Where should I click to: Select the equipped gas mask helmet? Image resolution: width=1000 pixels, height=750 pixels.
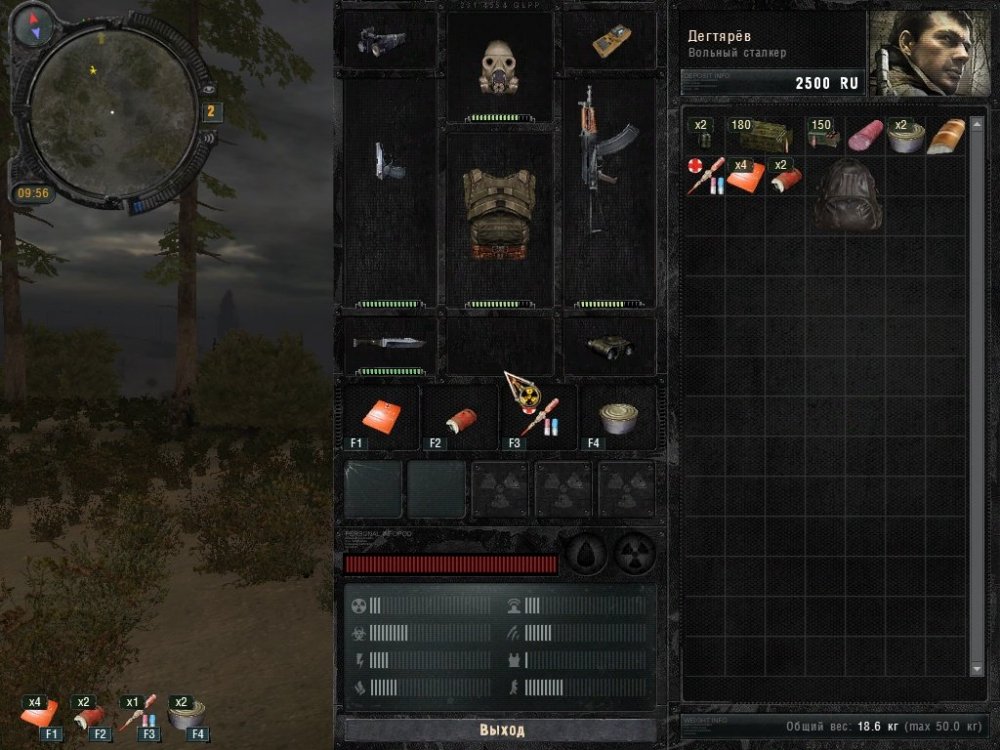click(498, 67)
